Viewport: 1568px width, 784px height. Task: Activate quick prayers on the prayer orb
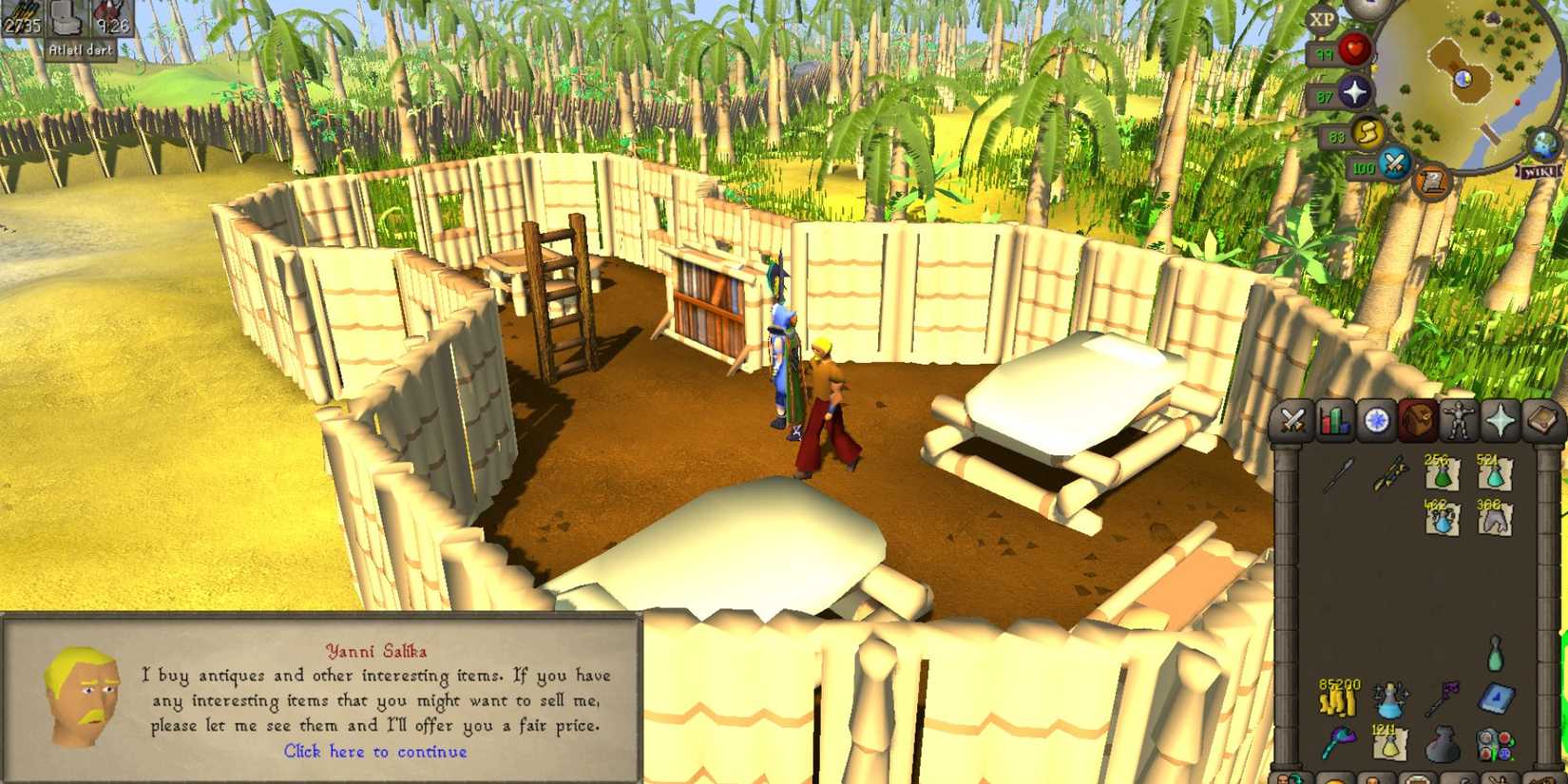click(x=1355, y=92)
